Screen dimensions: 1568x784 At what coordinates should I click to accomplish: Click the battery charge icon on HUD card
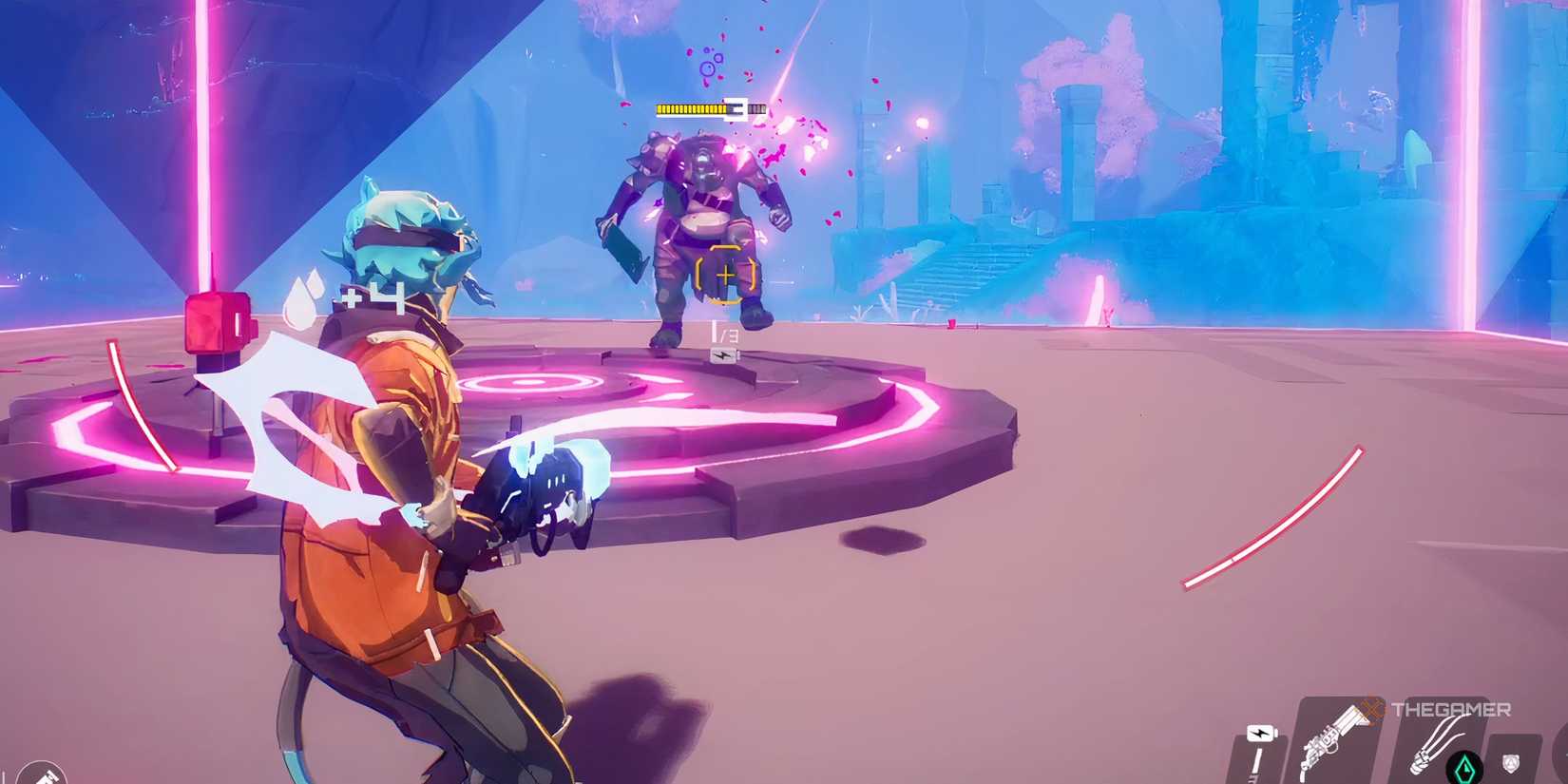click(1259, 733)
